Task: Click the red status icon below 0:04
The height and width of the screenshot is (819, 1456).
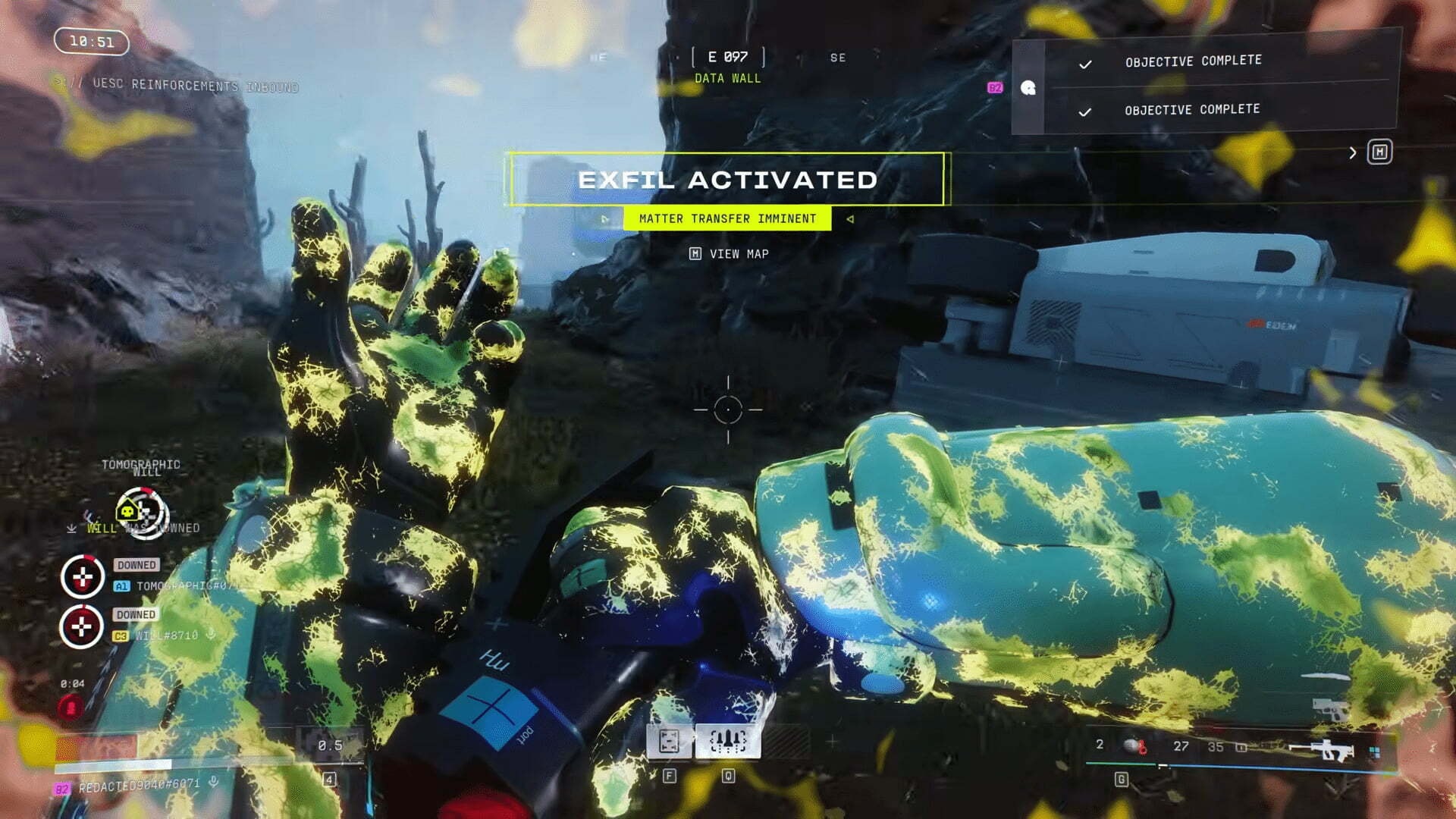Action: [x=71, y=708]
